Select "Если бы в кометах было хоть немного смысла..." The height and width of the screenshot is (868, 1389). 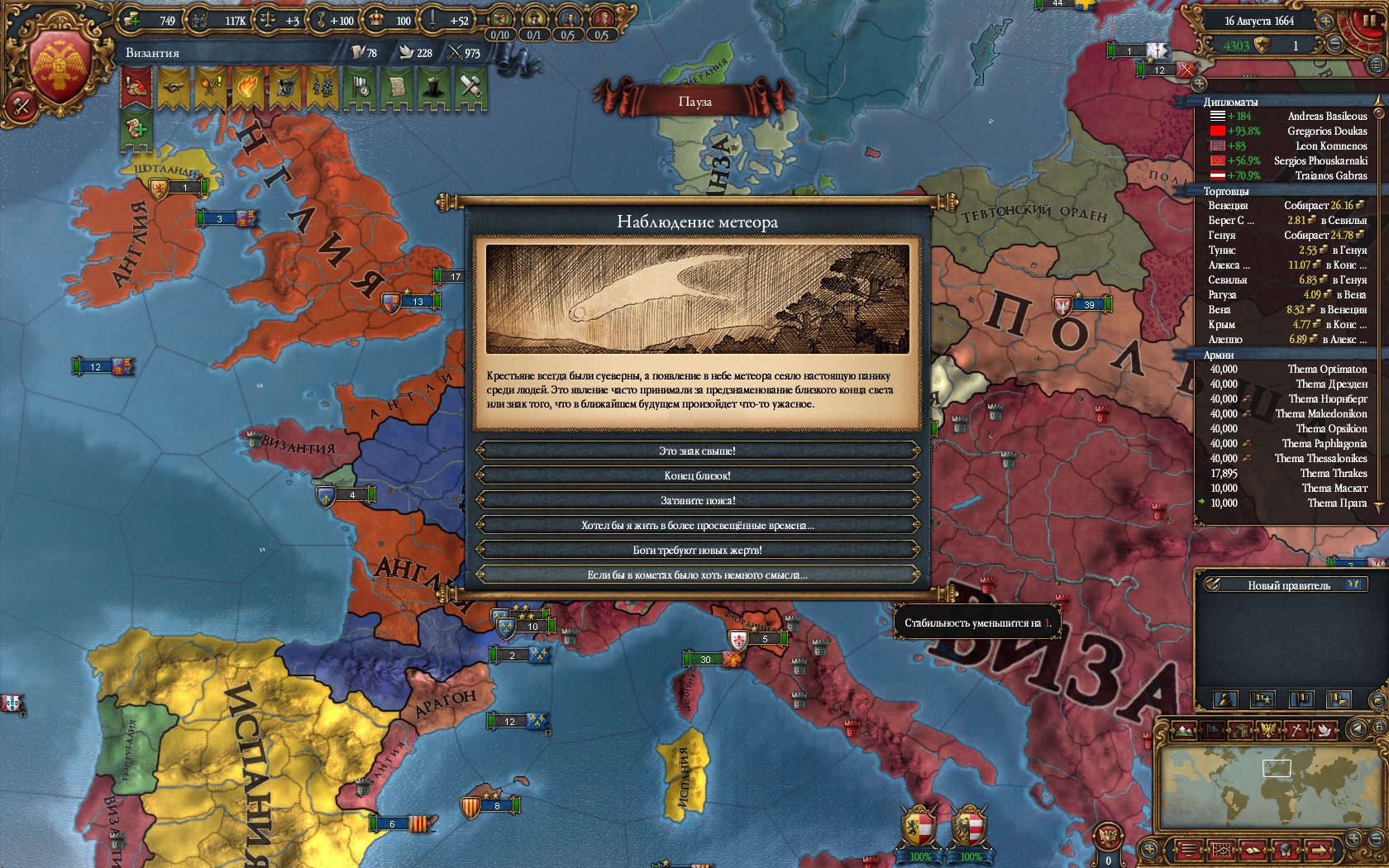point(697,575)
